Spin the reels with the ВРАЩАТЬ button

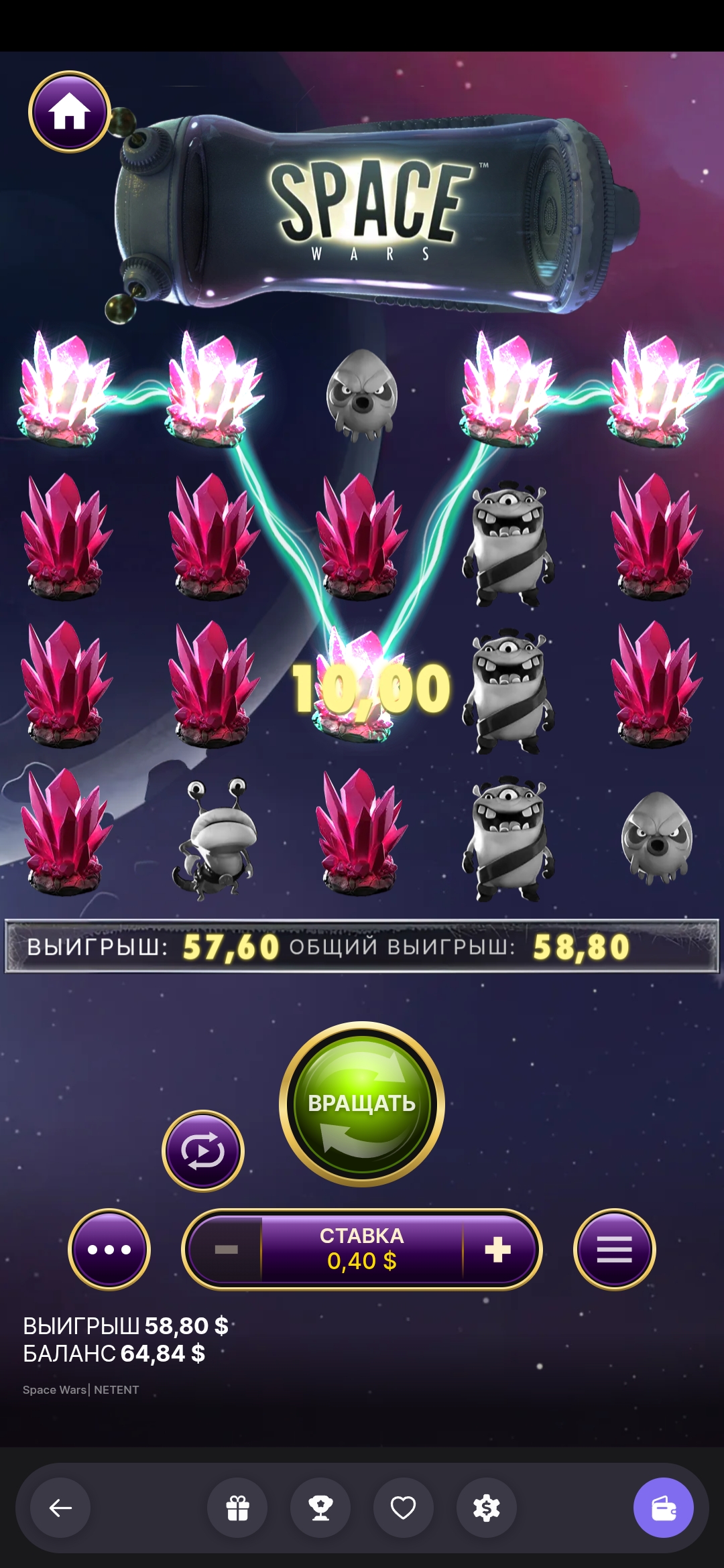pos(362,1103)
